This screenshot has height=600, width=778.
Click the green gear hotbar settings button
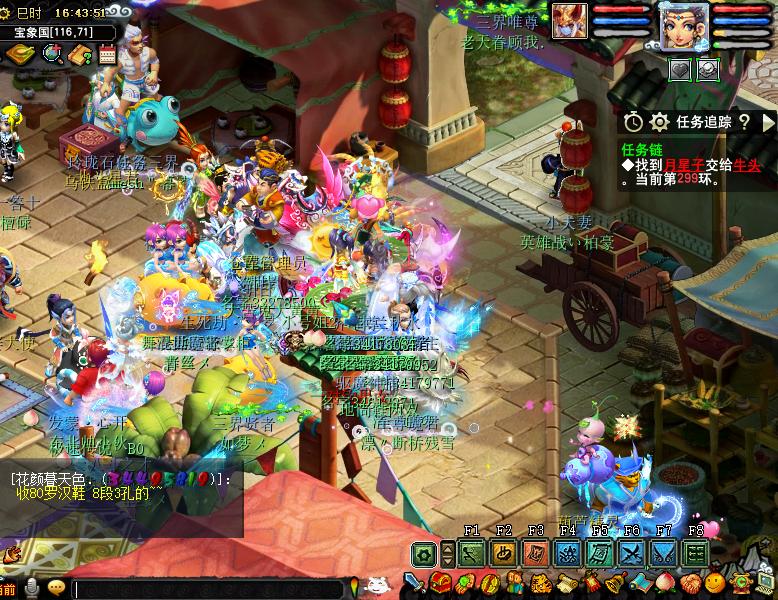(x=424, y=553)
